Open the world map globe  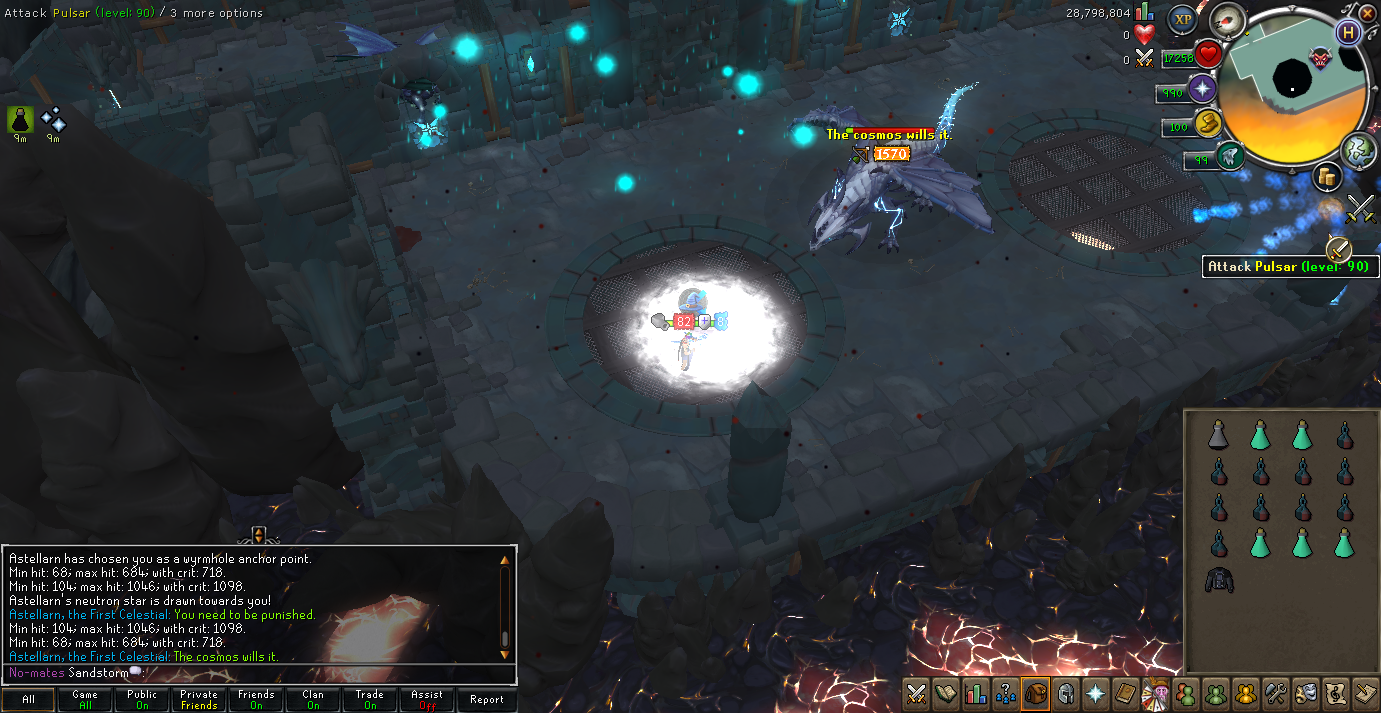pos(1359,149)
